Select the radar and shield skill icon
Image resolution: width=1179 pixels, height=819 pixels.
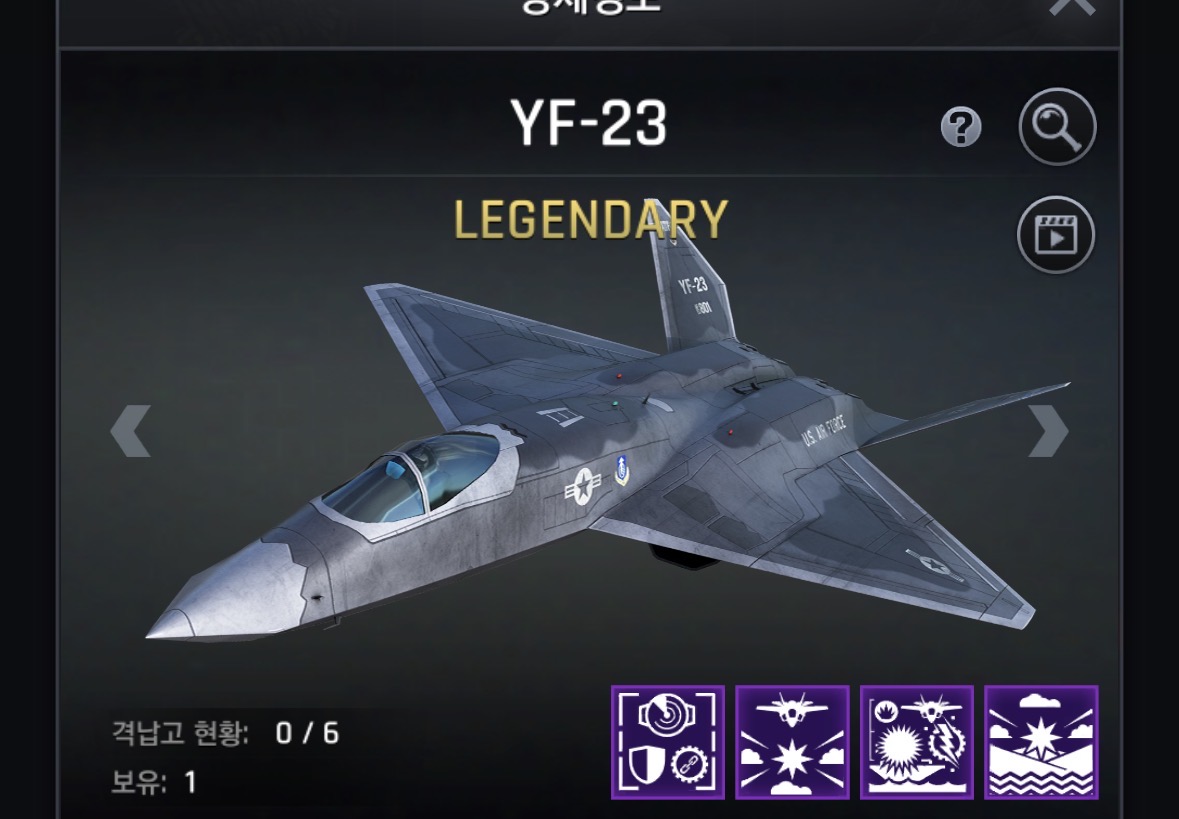(668, 742)
